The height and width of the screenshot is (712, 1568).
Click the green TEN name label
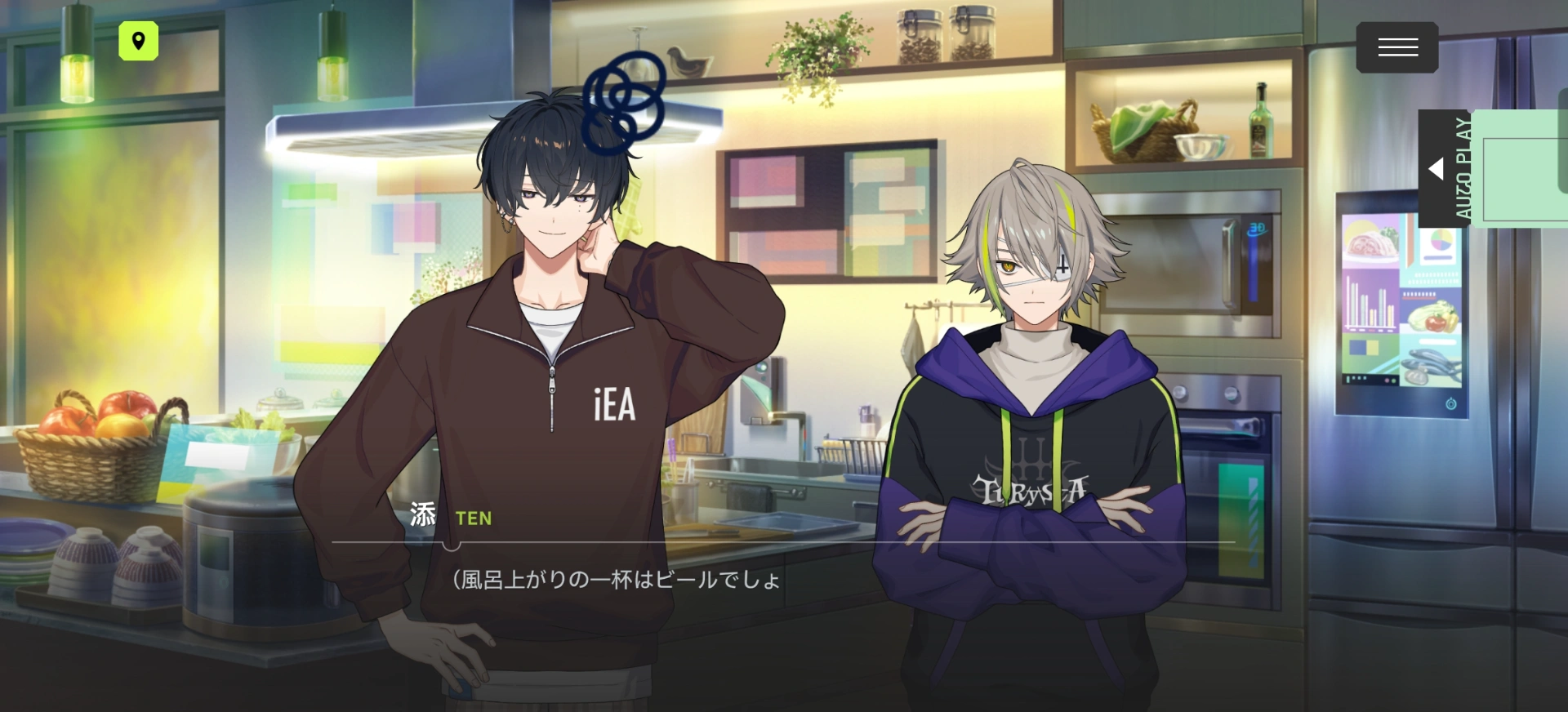coord(472,518)
